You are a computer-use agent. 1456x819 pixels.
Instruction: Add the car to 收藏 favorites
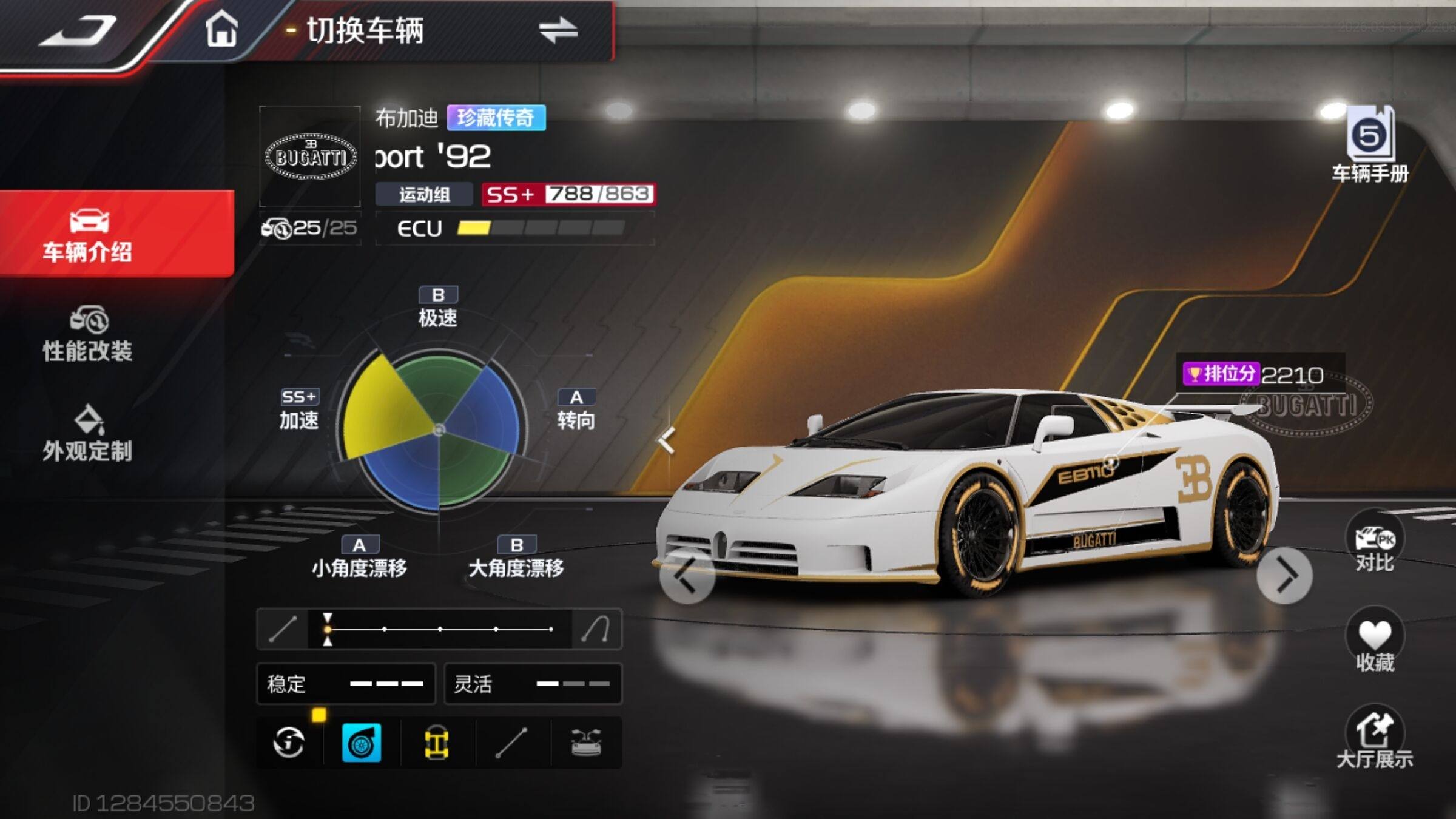pos(1374,642)
